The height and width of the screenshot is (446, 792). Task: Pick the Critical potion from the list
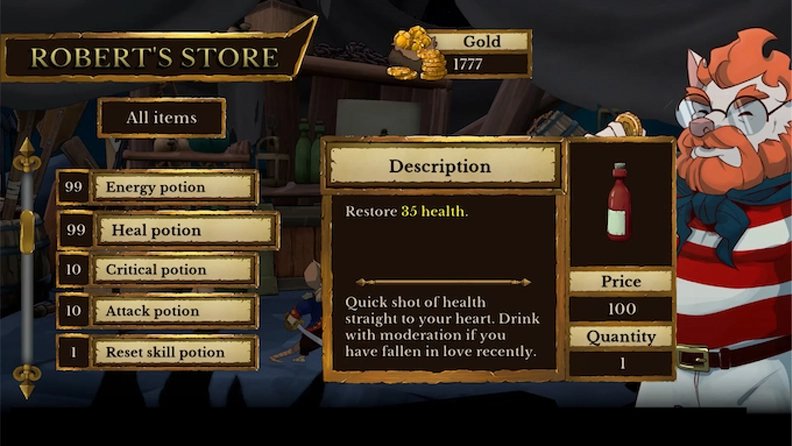click(174, 270)
